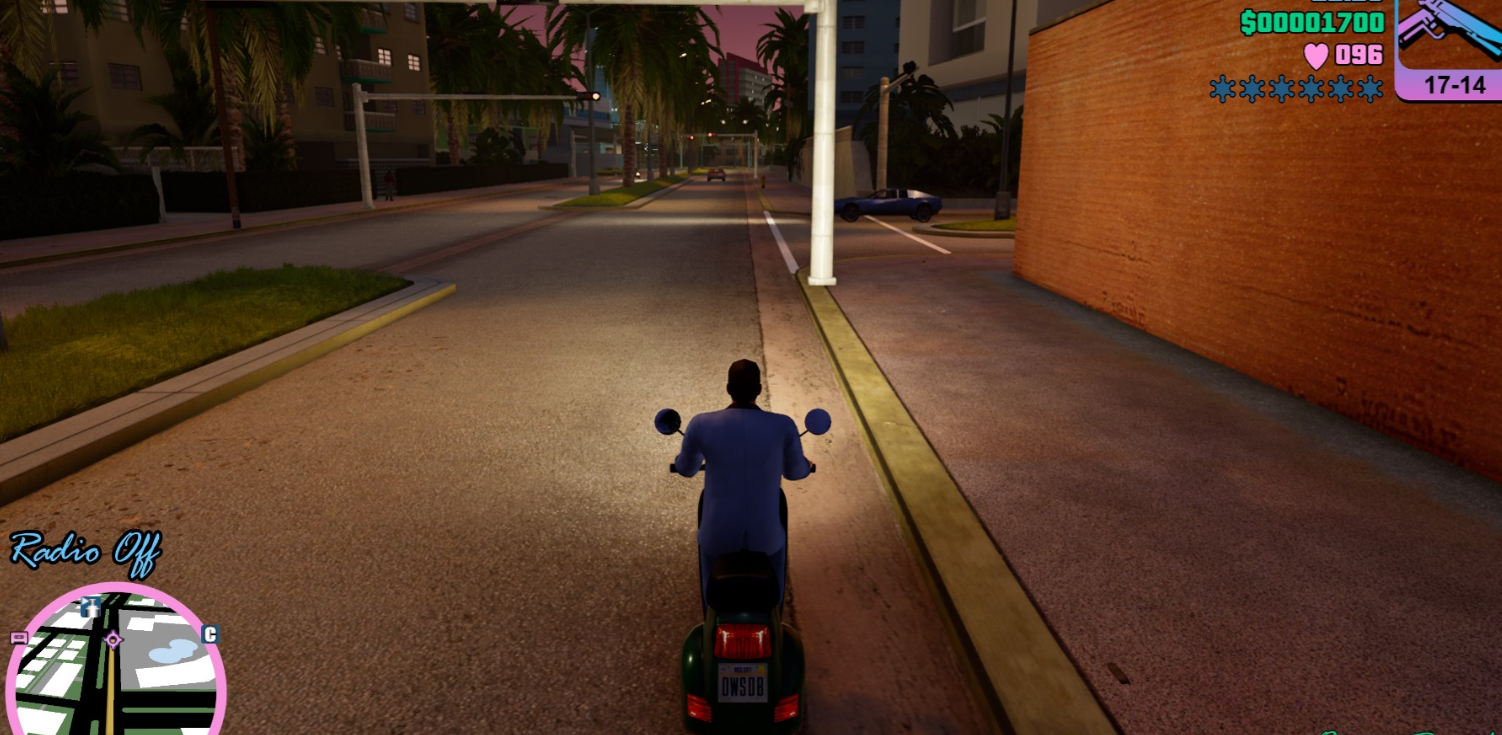Choose the C mission marker on minimap

[210, 634]
